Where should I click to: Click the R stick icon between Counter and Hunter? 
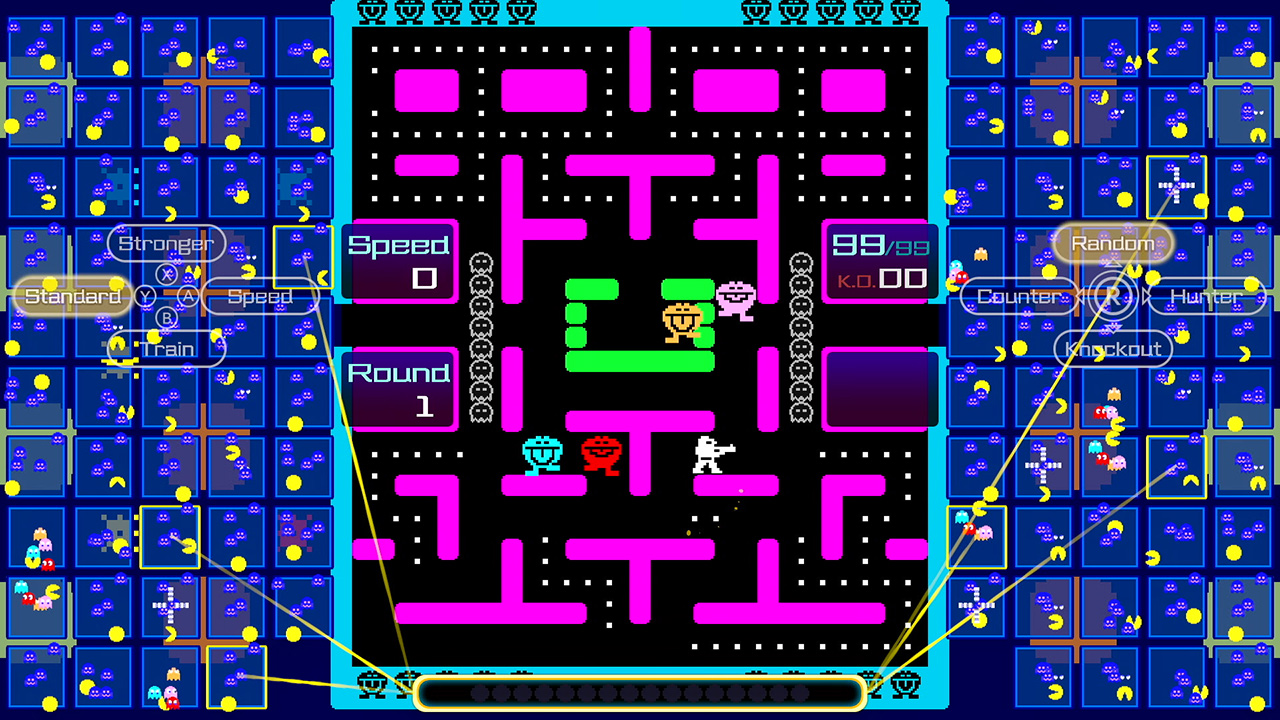pyautogui.click(x=1113, y=296)
